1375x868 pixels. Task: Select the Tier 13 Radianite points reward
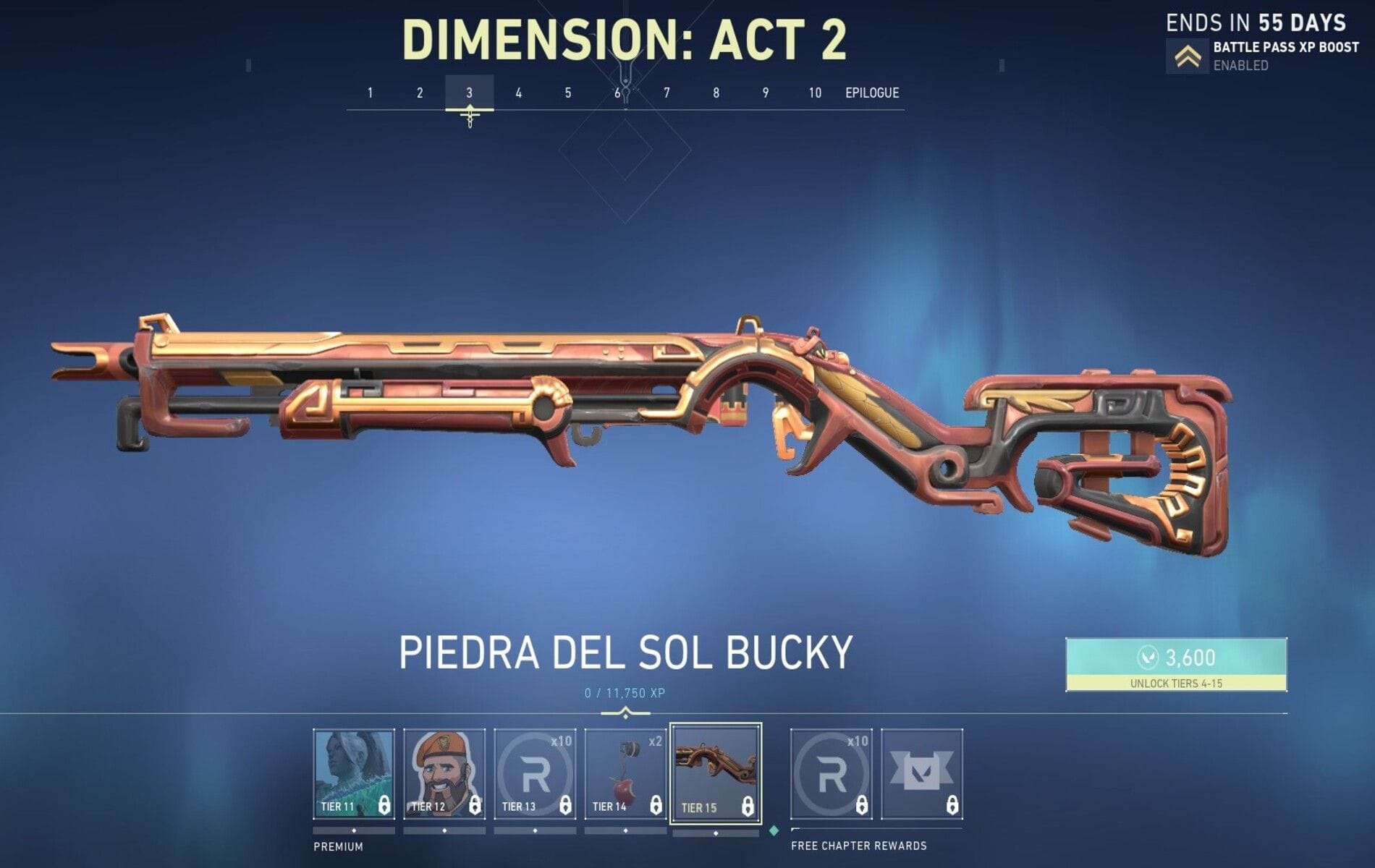click(535, 773)
